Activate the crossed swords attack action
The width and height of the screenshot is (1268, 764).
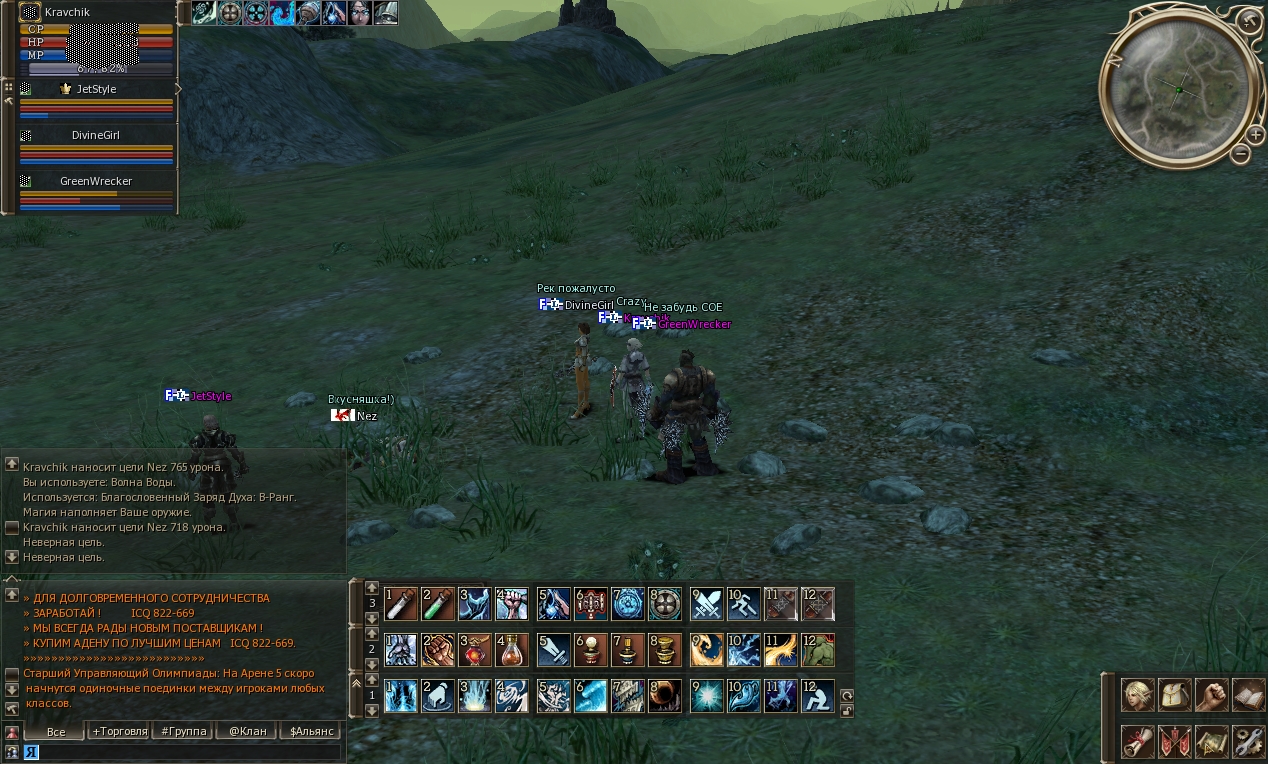706,604
